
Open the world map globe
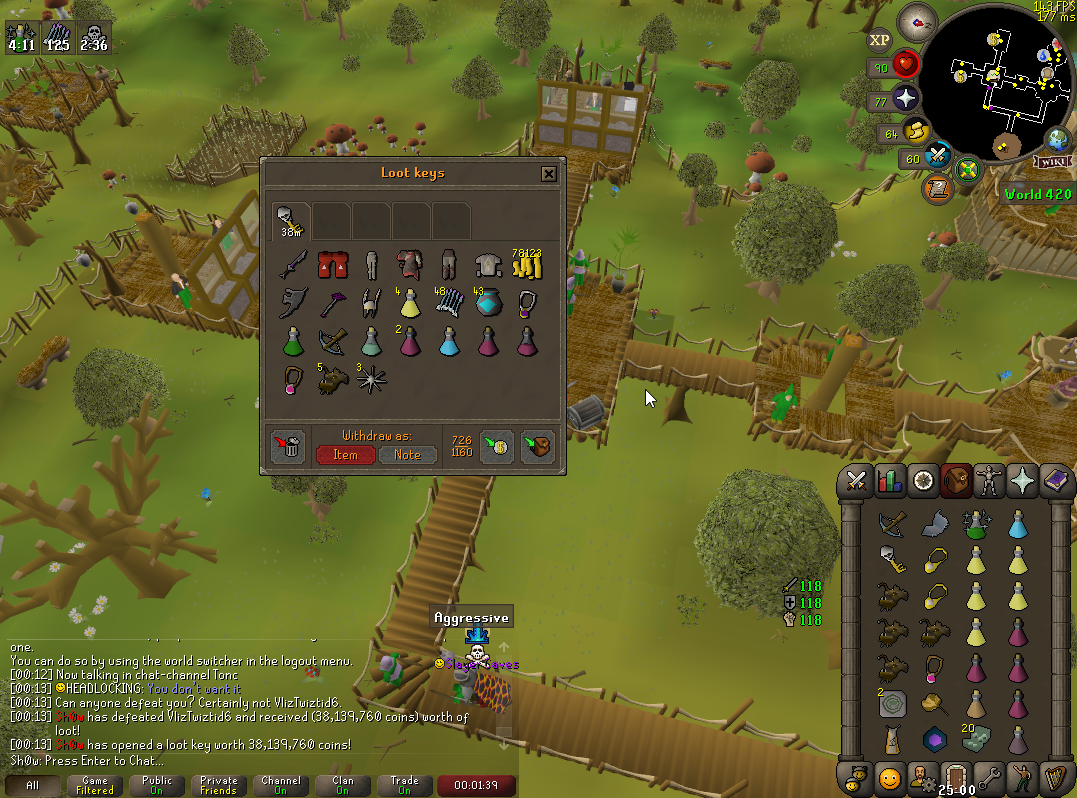(x=1057, y=139)
